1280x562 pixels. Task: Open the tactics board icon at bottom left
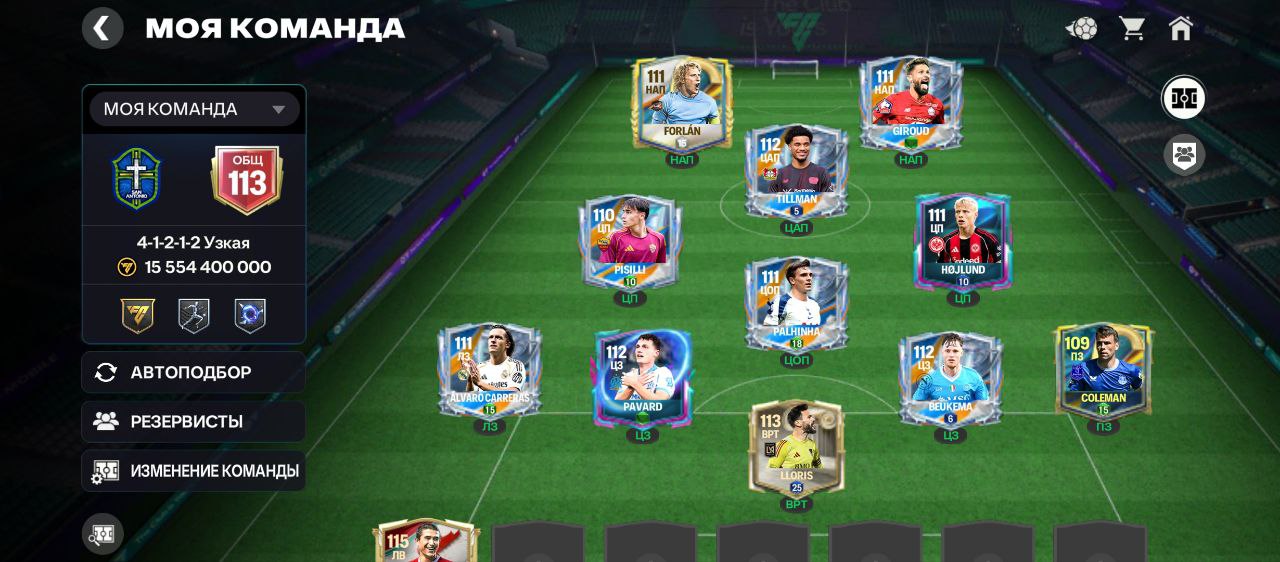[x=102, y=535]
